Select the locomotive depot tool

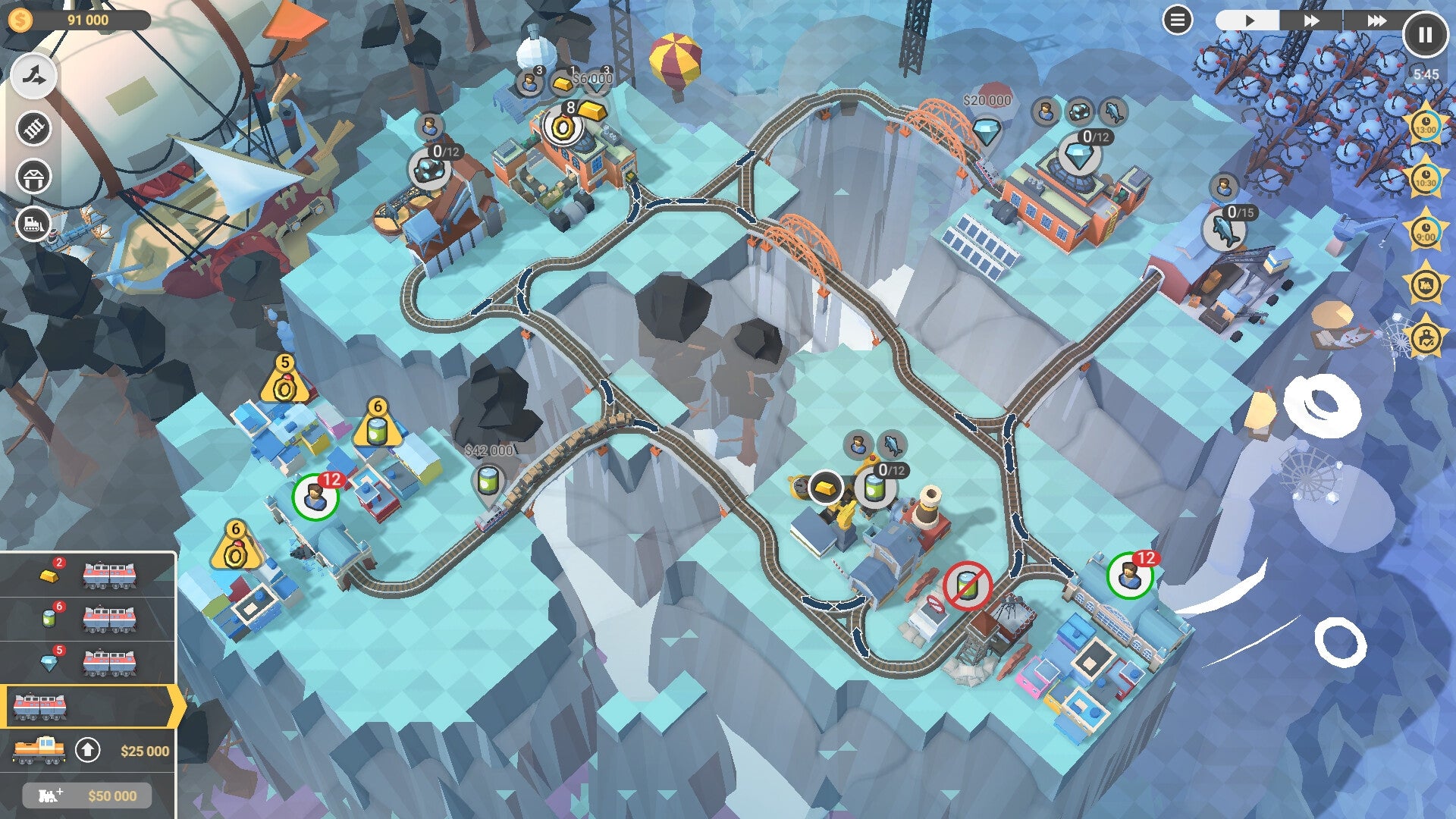click(33, 222)
